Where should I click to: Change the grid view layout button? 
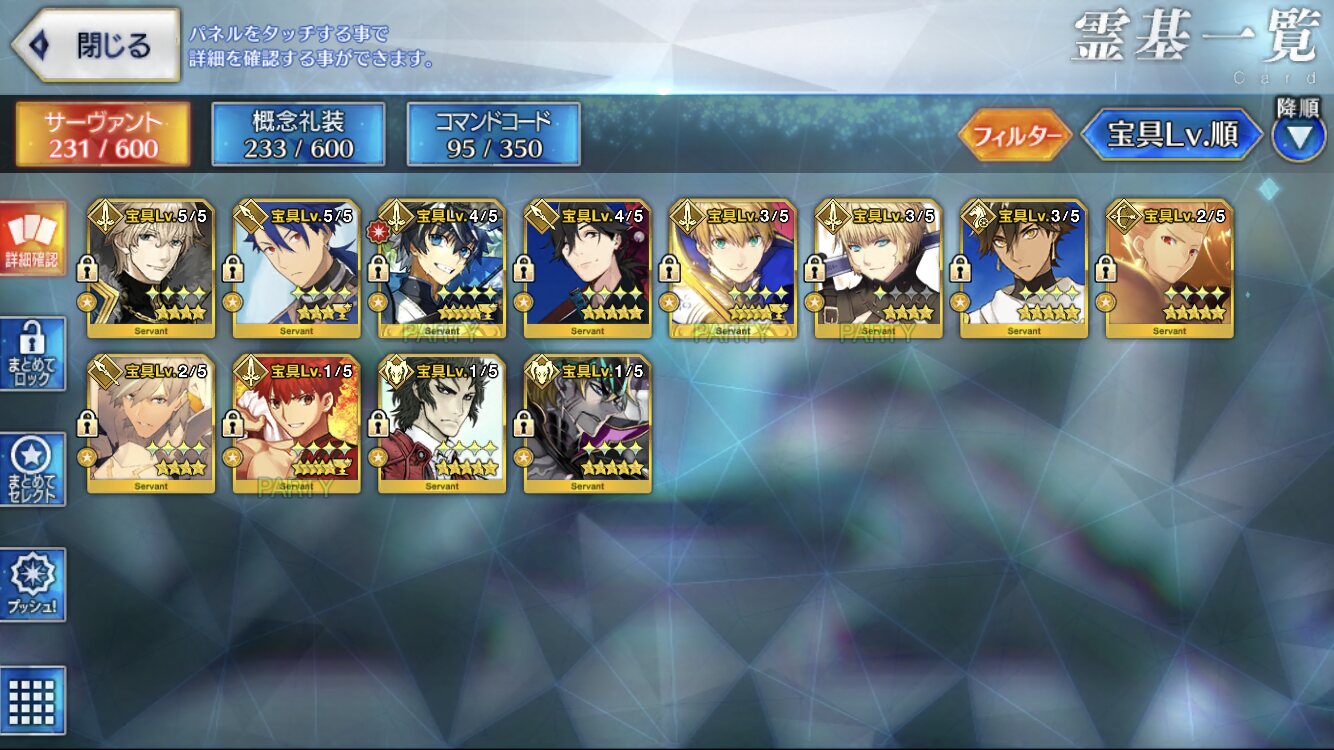(x=32, y=700)
